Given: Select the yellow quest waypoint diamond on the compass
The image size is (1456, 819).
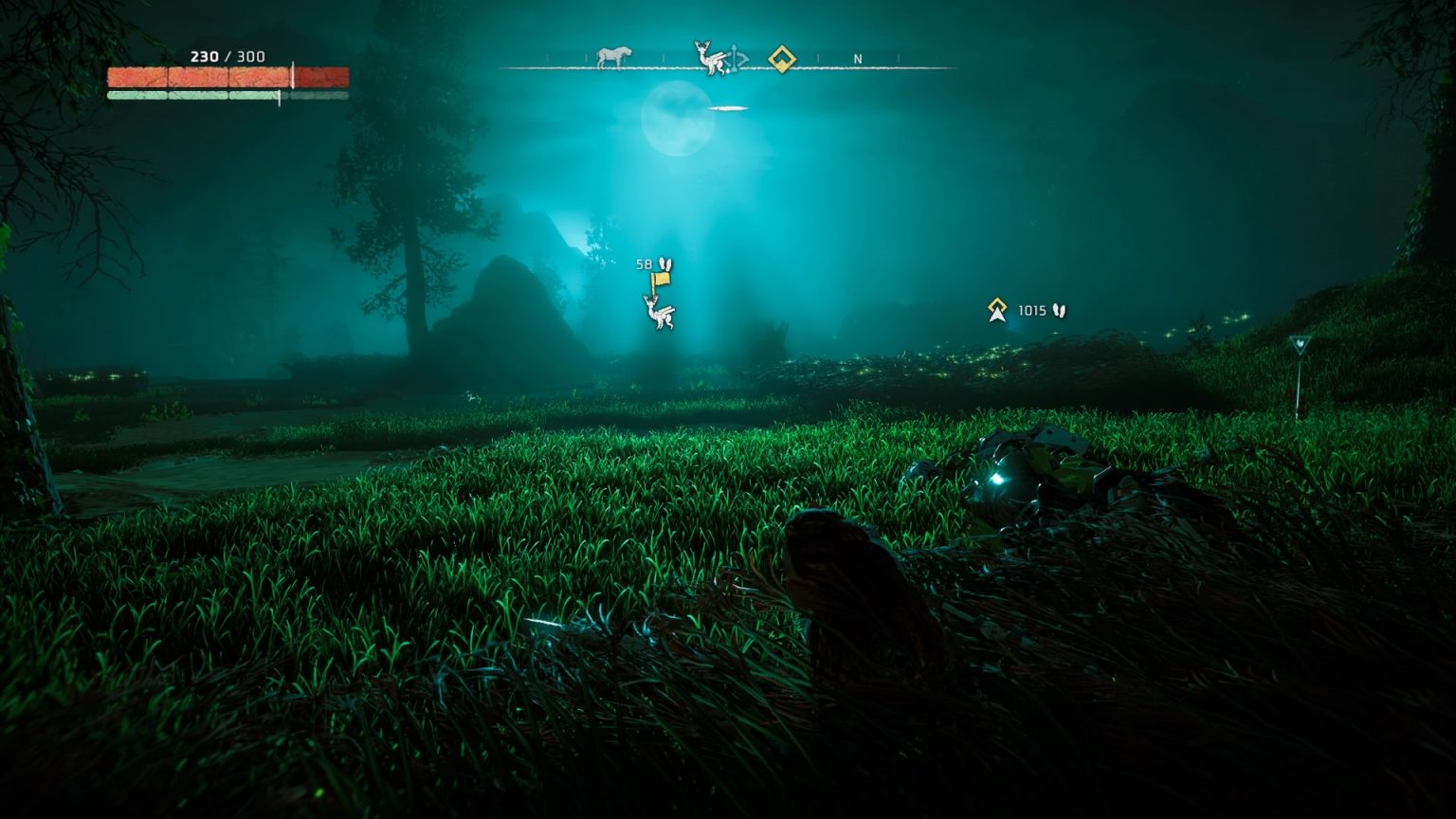Looking at the screenshot, I should point(781,60).
